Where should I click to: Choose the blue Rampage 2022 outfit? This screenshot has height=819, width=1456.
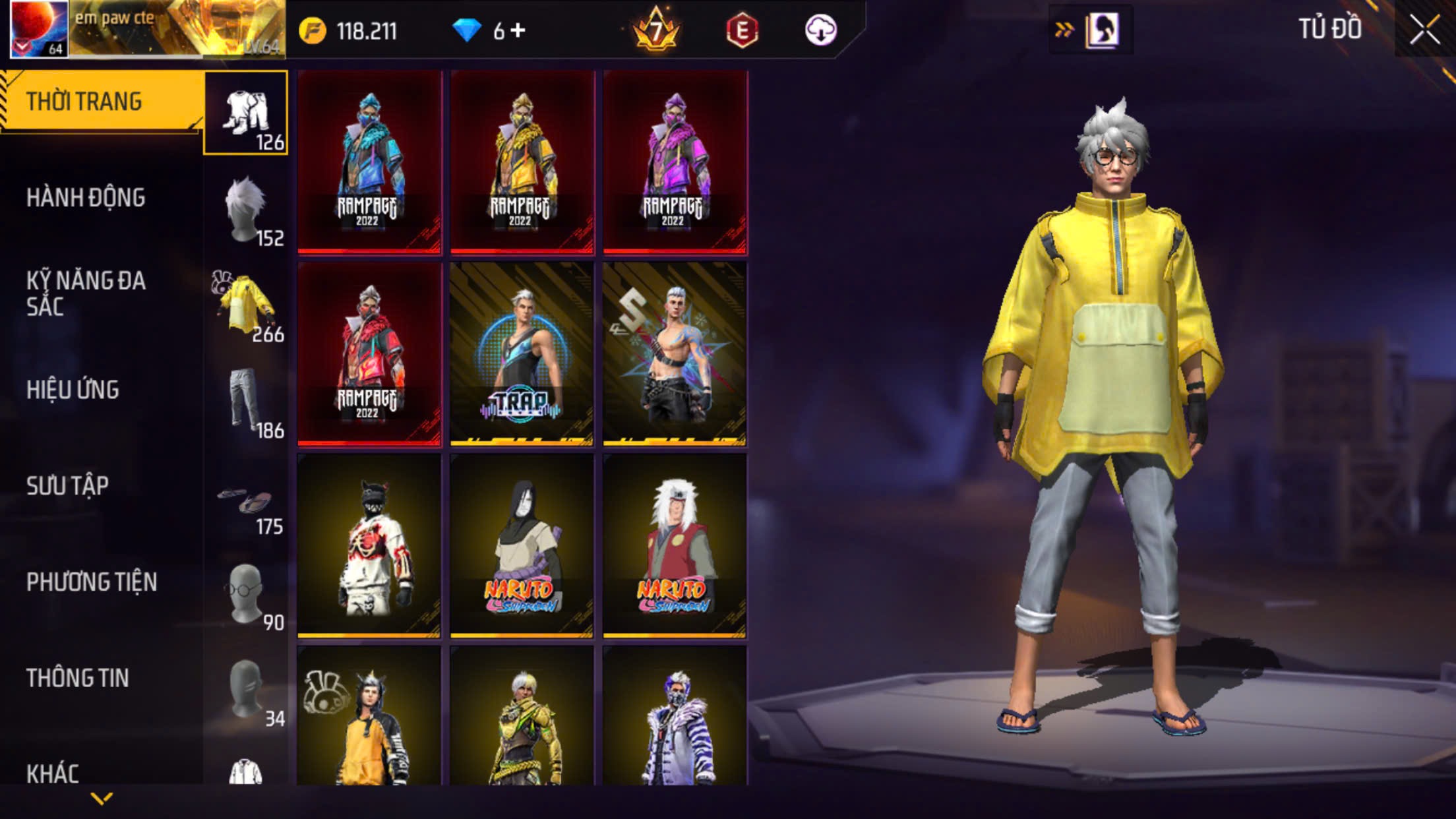coord(369,162)
